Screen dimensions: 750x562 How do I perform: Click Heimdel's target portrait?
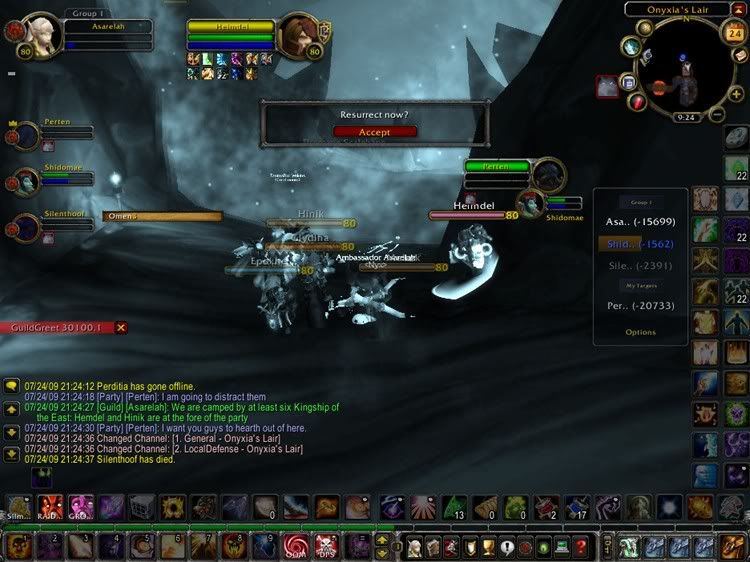pos(298,36)
